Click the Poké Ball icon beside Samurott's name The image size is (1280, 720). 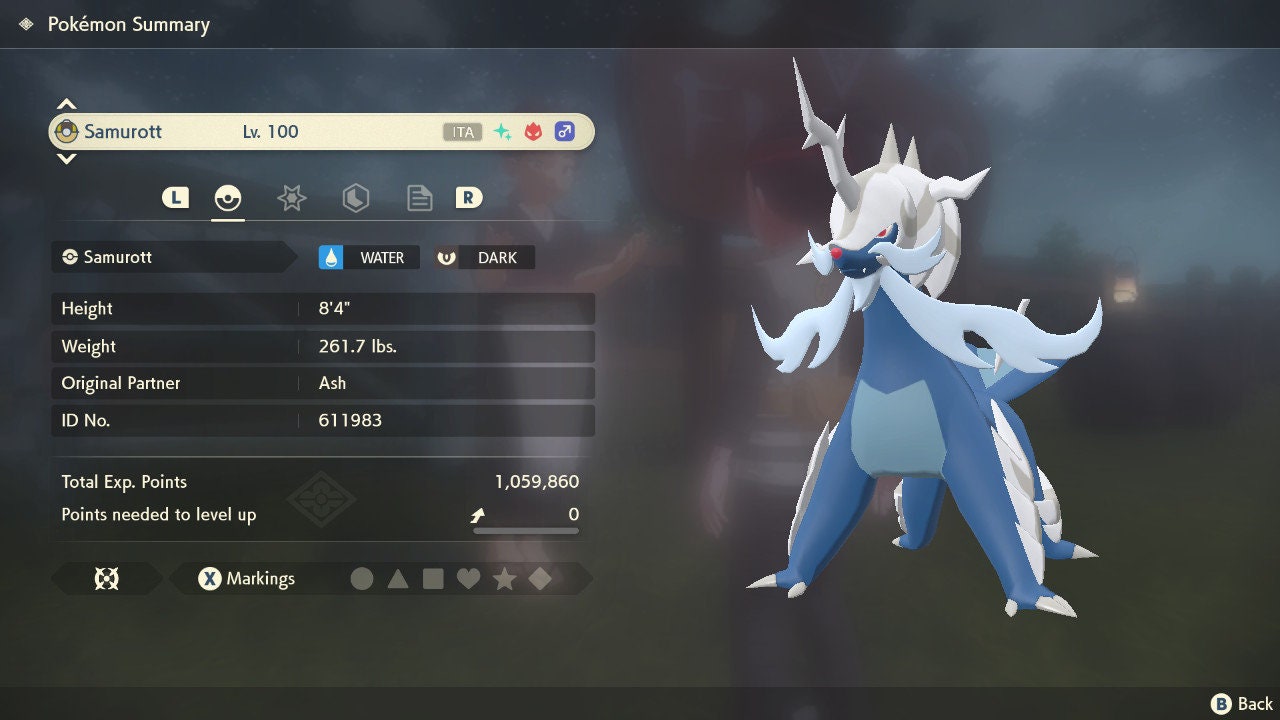click(x=67, y=131)
